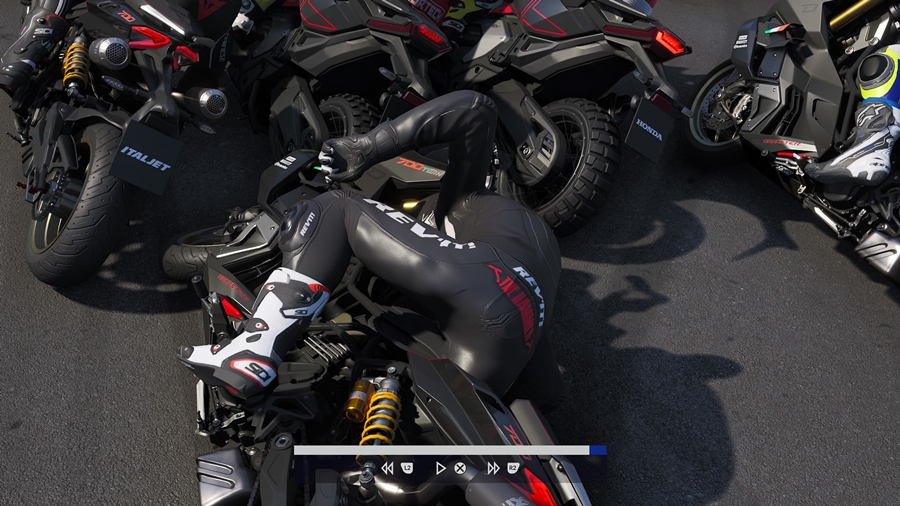Fast-forward the replay with the double-arrow icon
Viewport: 900px width, 506px height.
[493, 467]
